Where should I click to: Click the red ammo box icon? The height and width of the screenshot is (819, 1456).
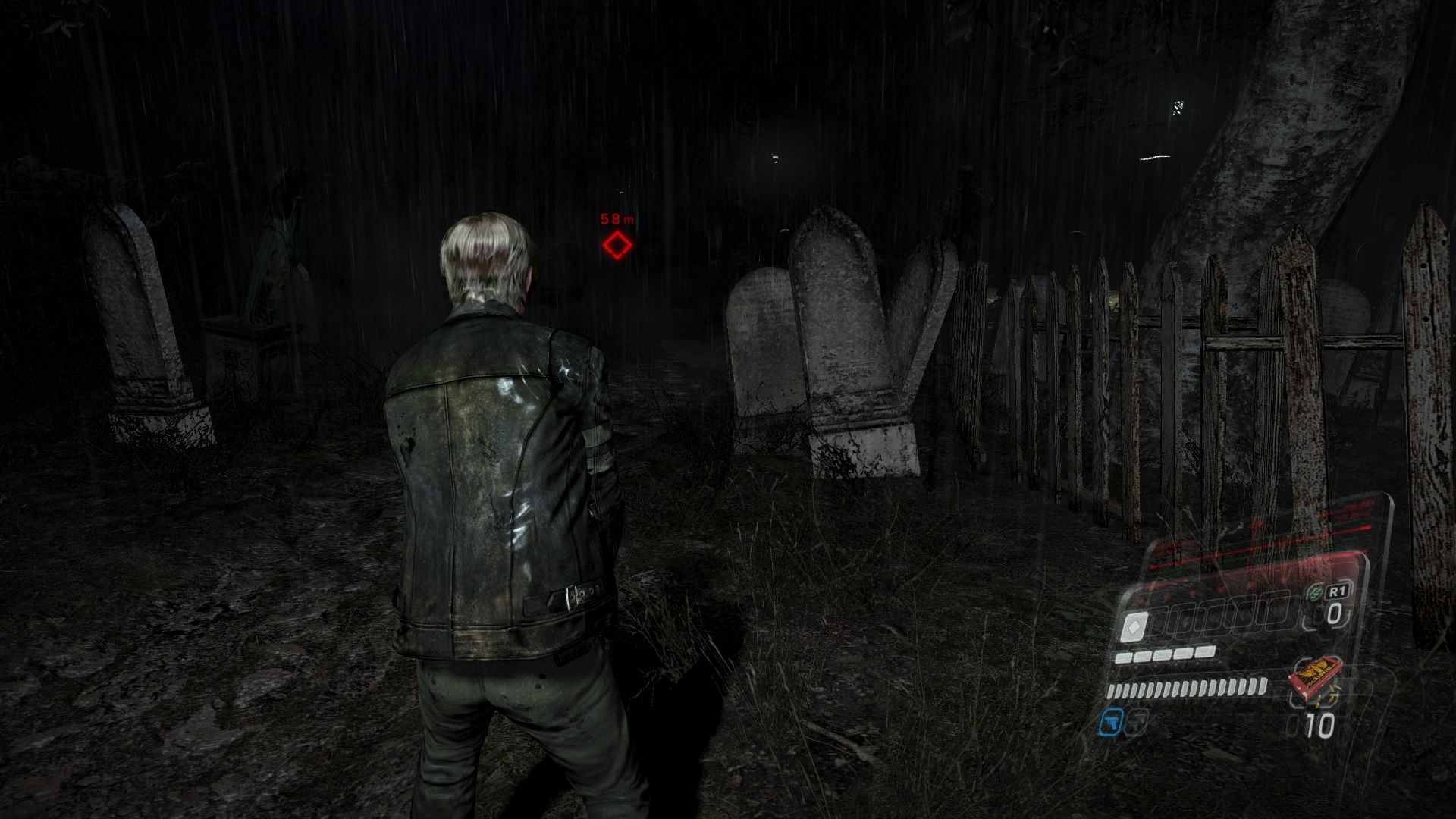coord(1316,679)
